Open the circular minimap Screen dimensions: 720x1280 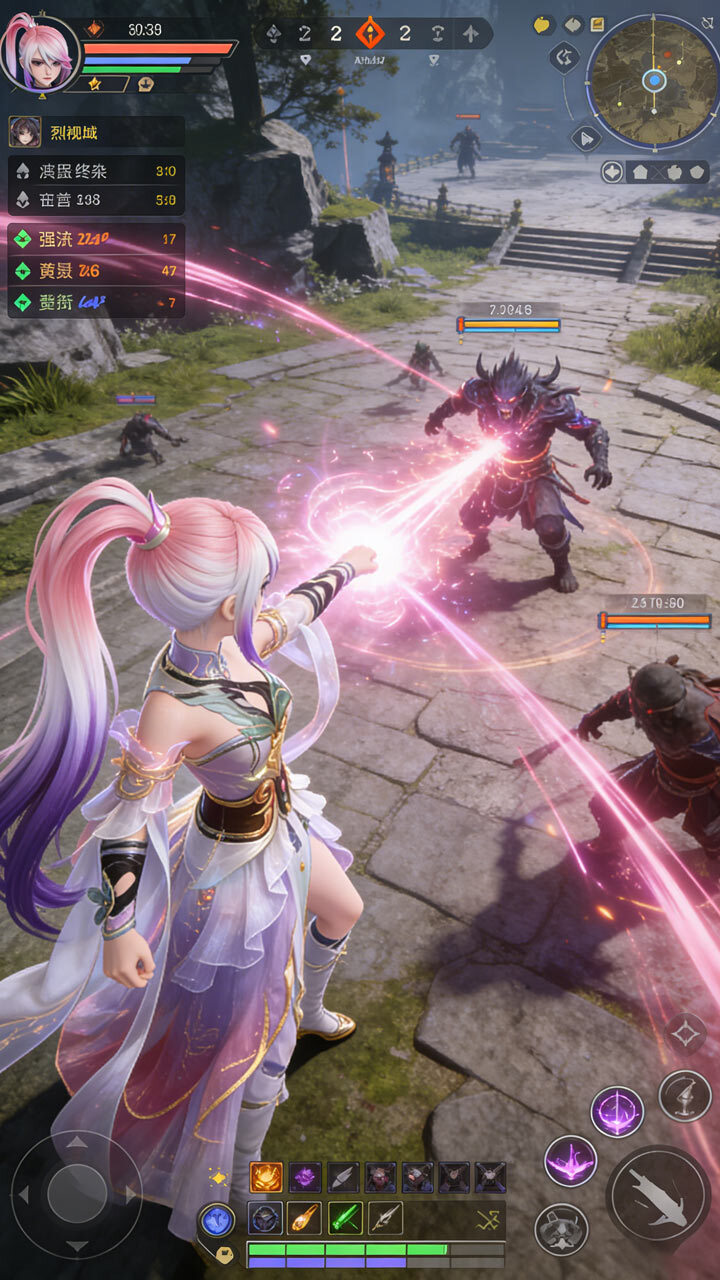click(653, 80)
